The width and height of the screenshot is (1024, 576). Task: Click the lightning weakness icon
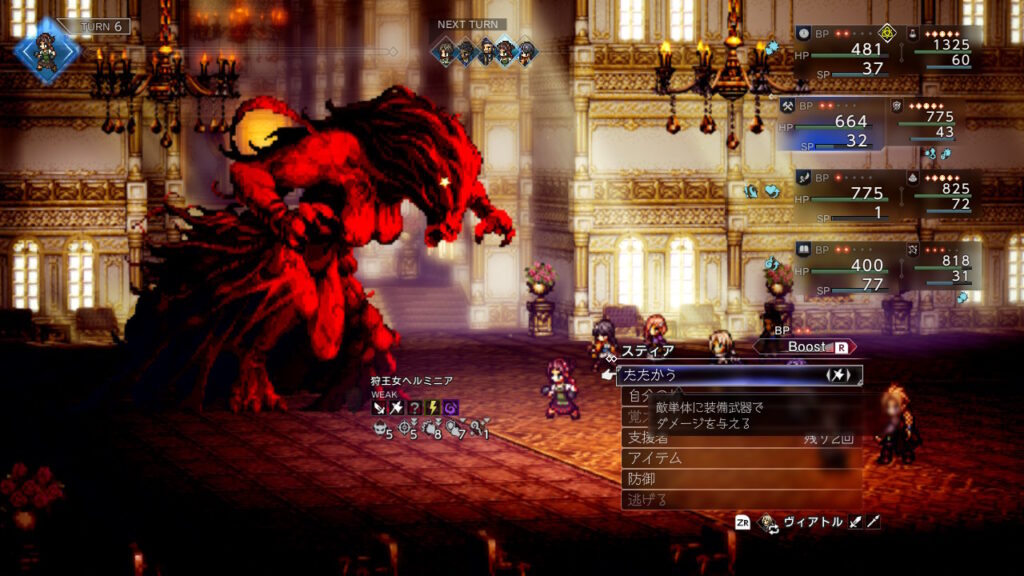click(x=433, y=407)
